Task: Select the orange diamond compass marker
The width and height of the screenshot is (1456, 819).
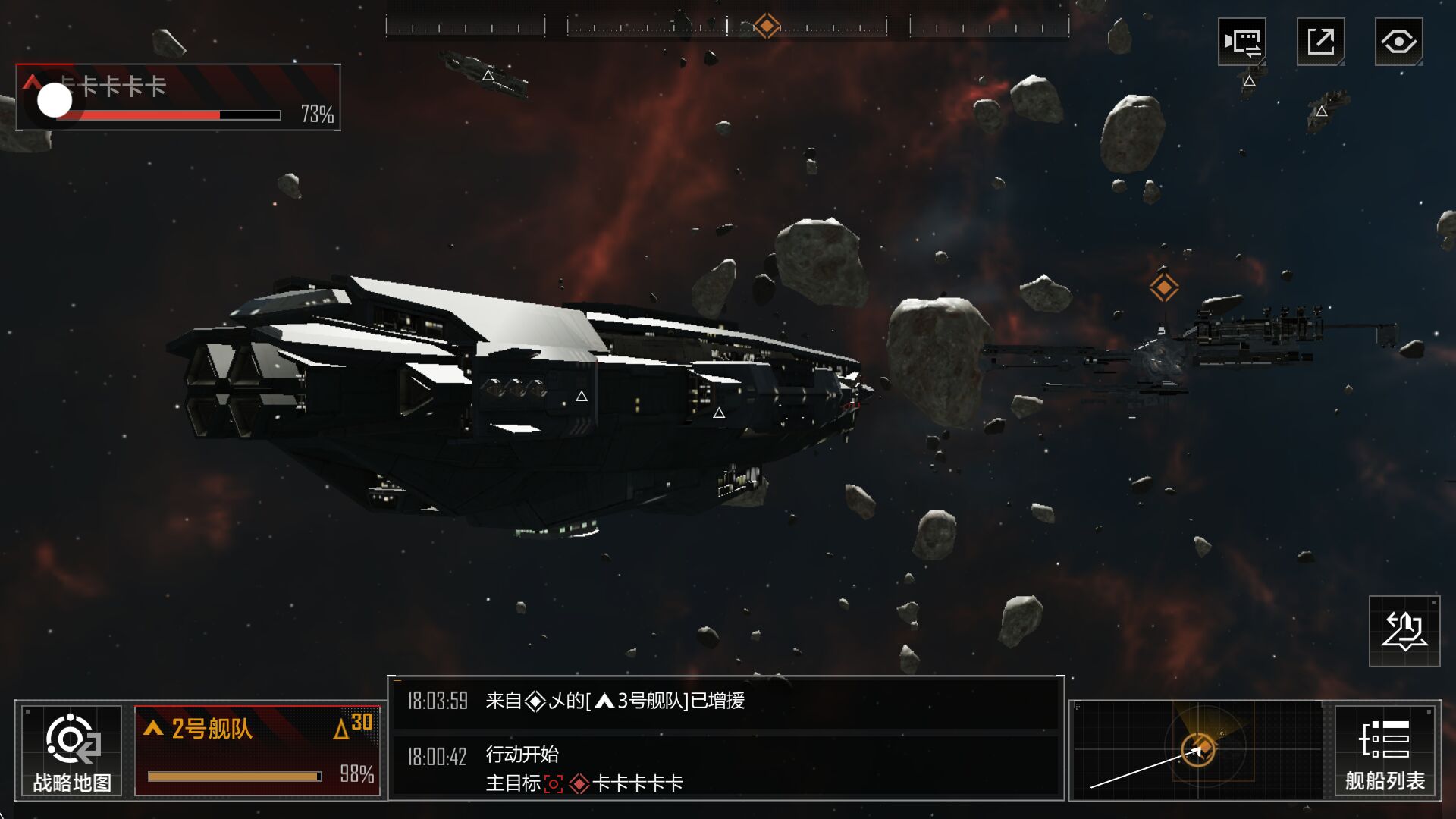Action: pyautogui.click(x=766, y=26)
